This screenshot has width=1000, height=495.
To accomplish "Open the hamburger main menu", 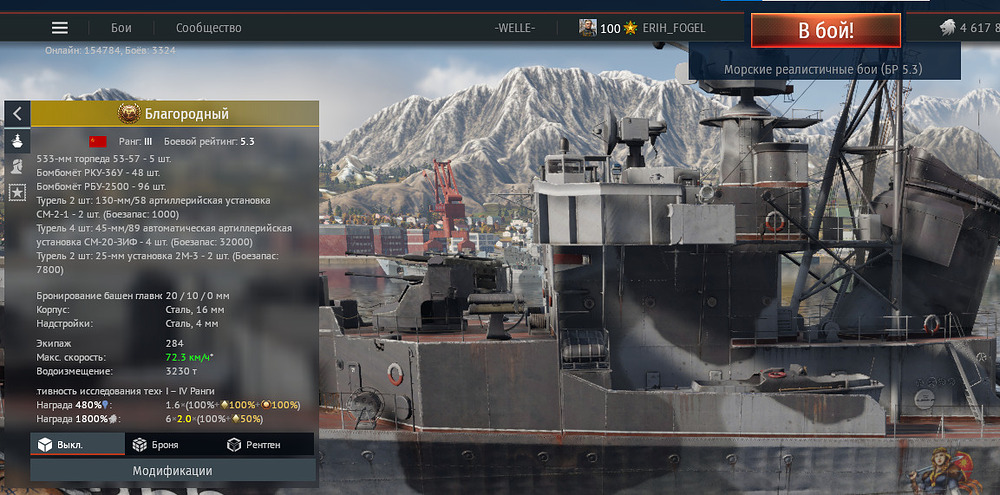I will click(60, 28).
